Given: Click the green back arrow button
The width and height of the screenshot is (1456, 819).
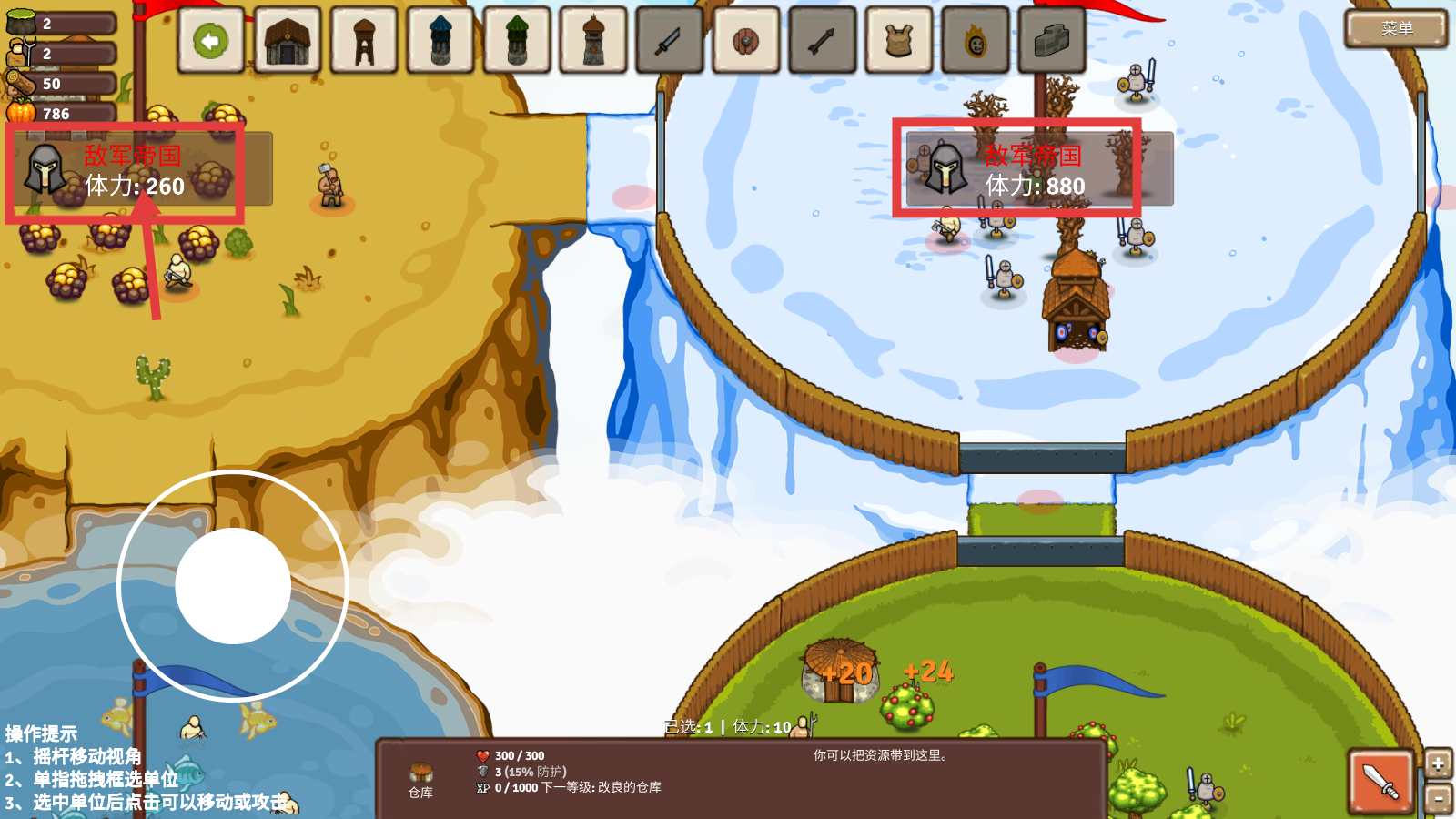Looking at the screenshot, I should click(x=211, y=41).
